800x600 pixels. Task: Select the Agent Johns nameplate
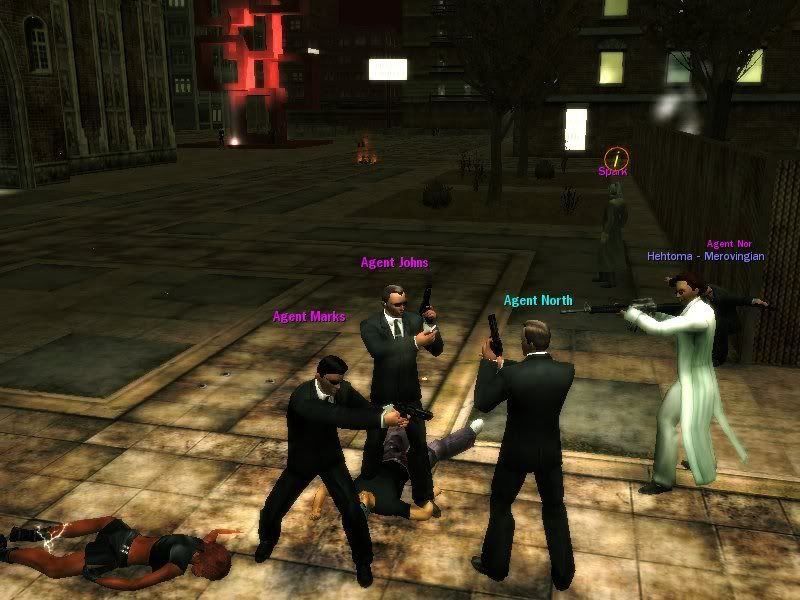[394, 263]
